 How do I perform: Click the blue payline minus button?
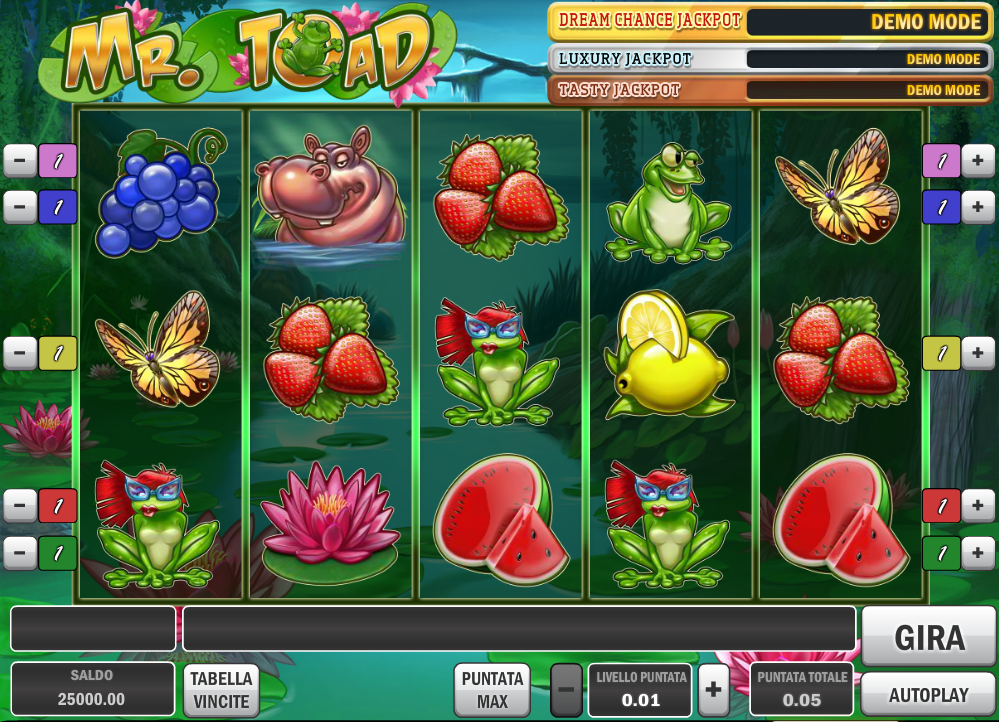20,207
